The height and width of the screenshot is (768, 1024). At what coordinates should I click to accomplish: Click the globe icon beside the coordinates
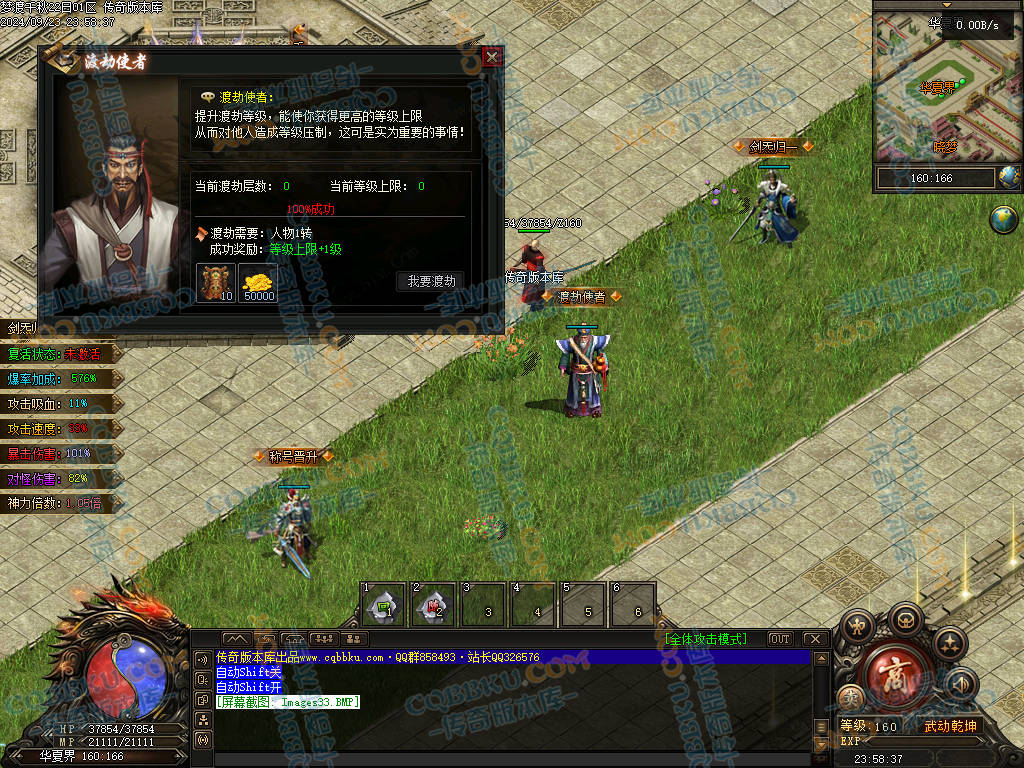[1010, 178]
